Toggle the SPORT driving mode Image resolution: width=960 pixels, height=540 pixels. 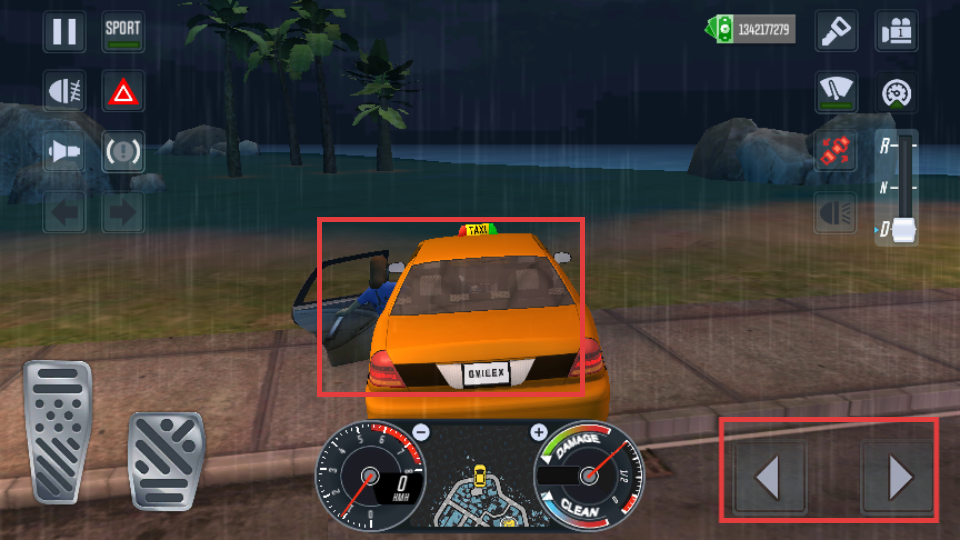[x=123, y=31]
